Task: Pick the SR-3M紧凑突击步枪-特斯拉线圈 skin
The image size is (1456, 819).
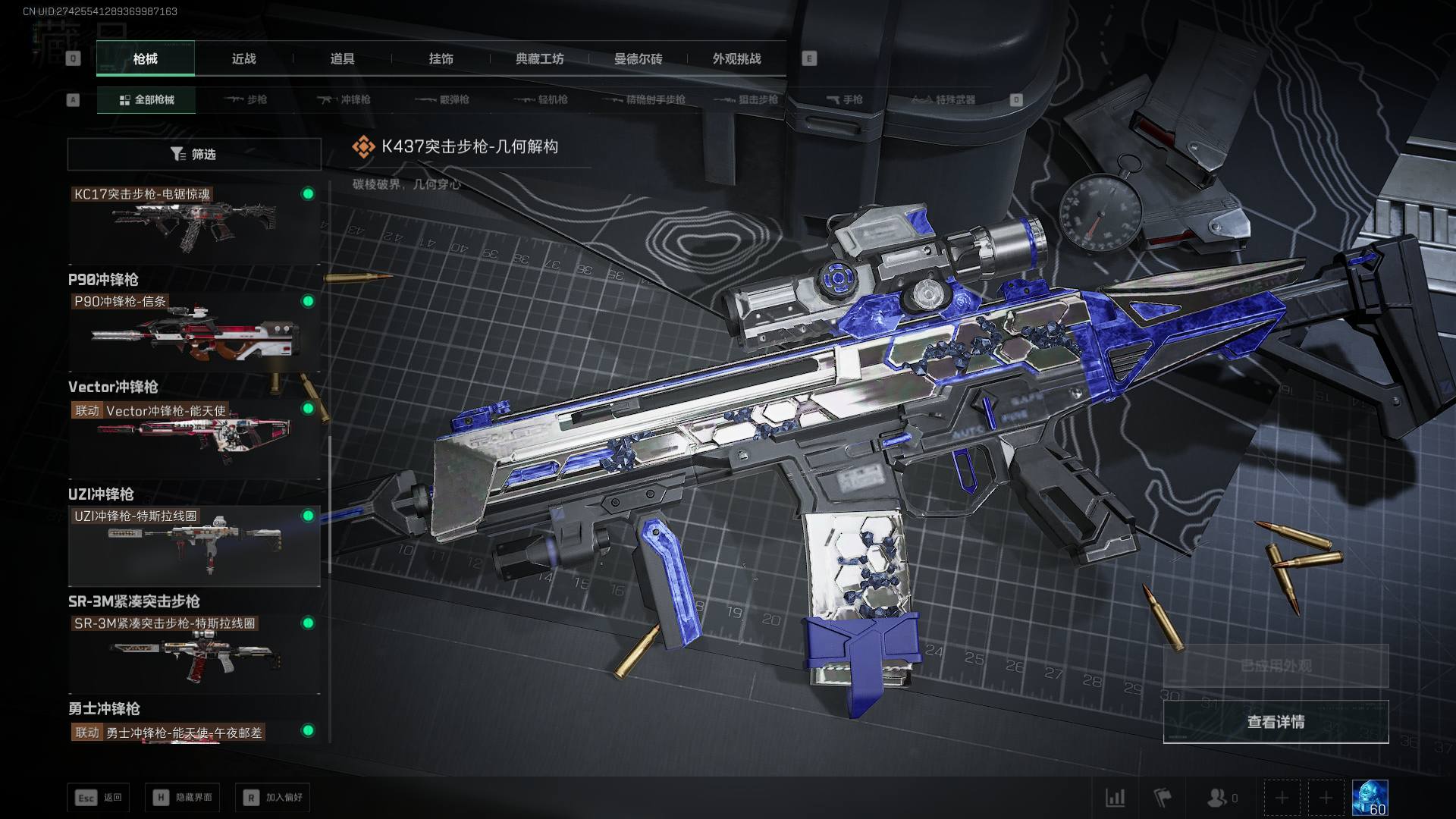Action: coord(194,654)
